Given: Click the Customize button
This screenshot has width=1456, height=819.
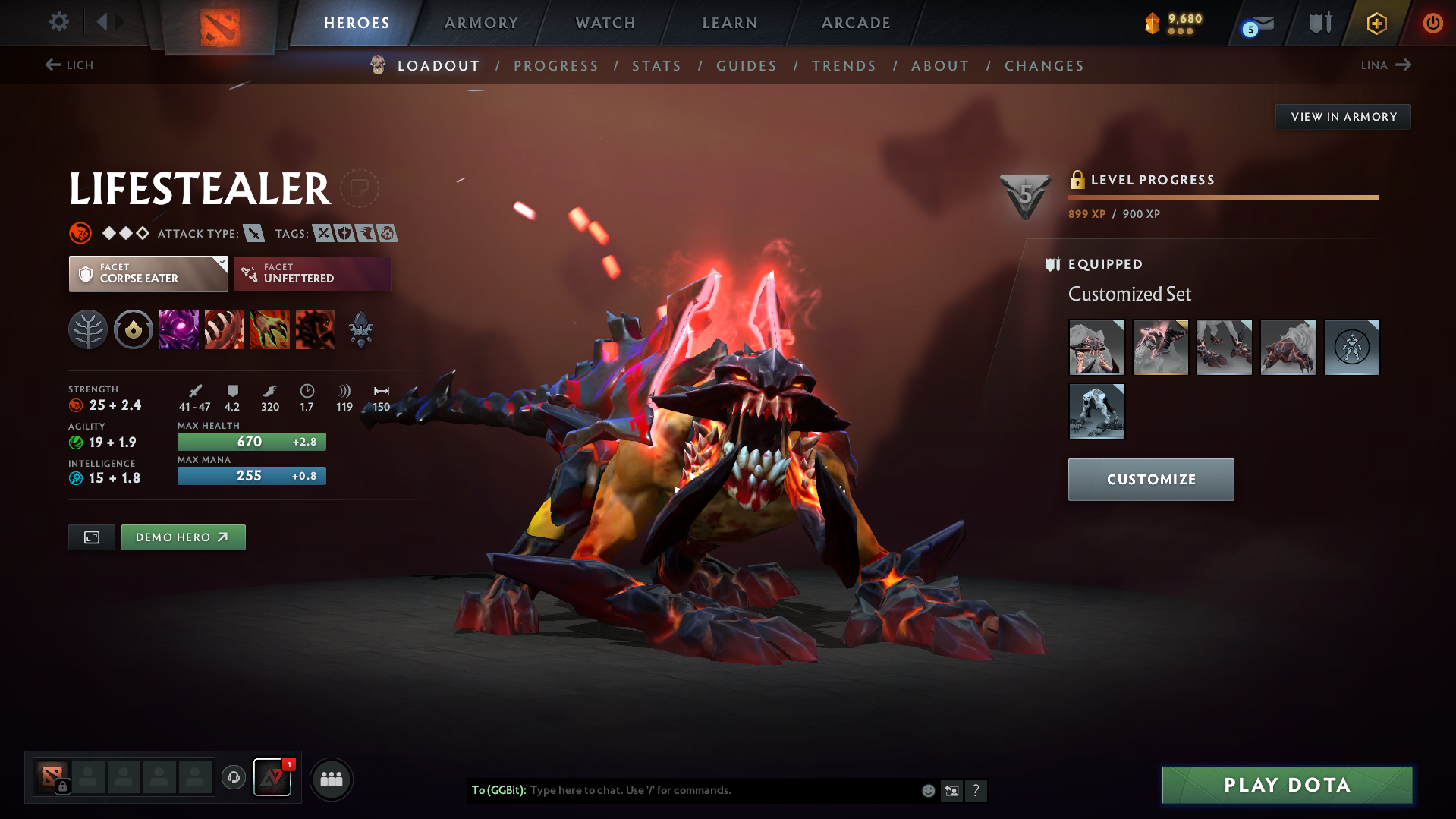Looking at the screenshot, I should [1150, 479].
